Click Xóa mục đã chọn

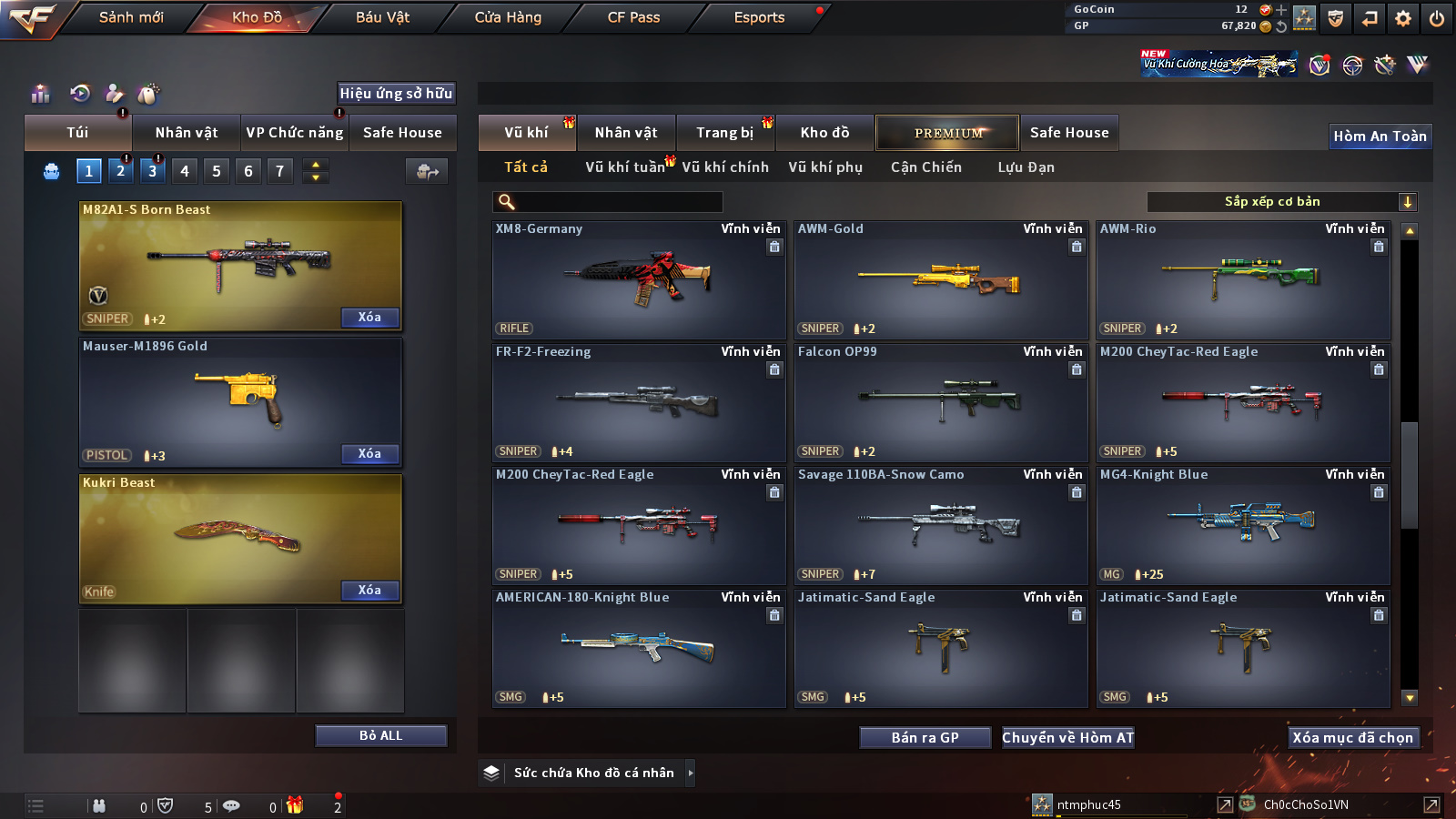(1352, 738)
